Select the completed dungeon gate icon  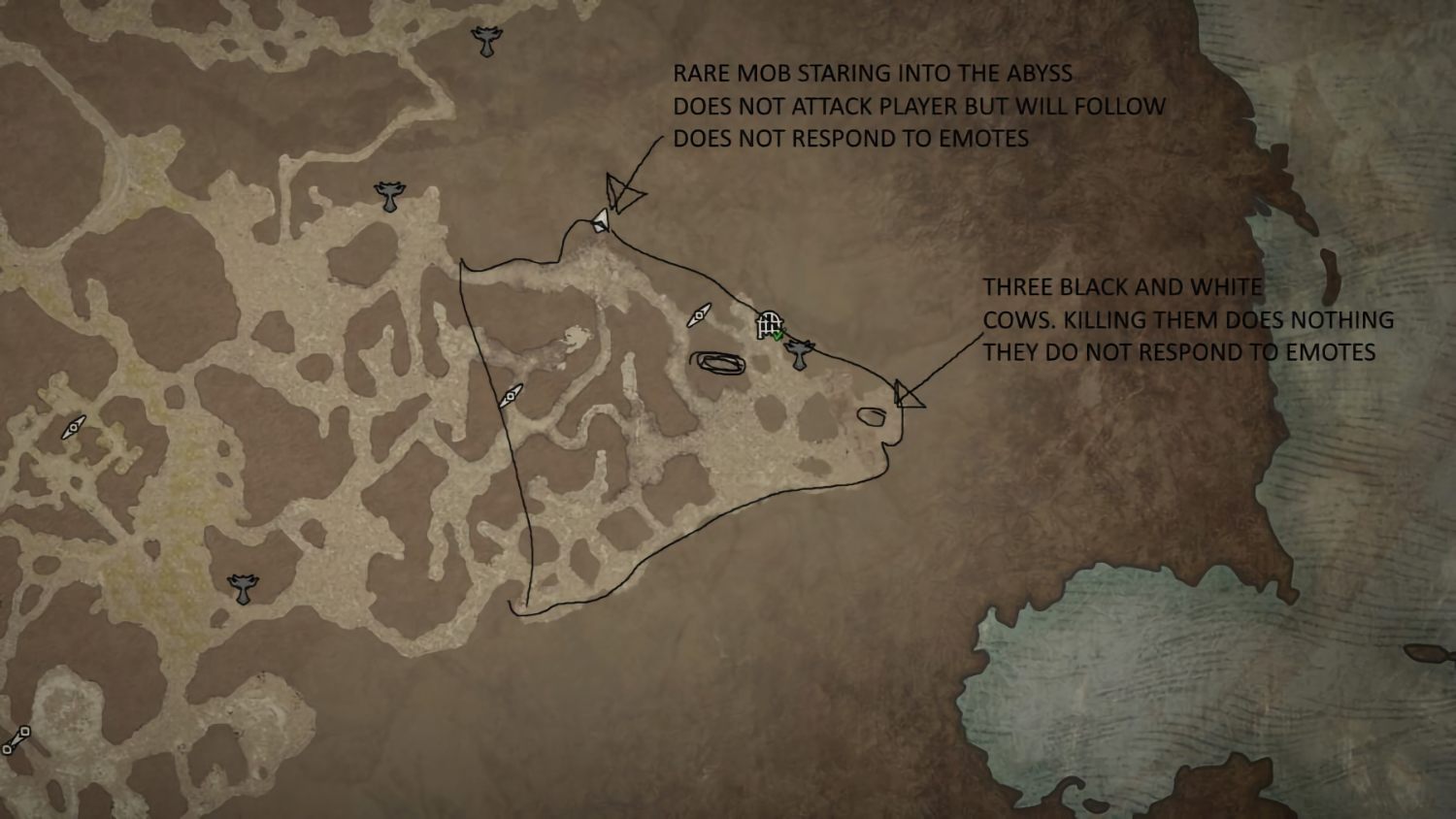(x=767, y=322)
